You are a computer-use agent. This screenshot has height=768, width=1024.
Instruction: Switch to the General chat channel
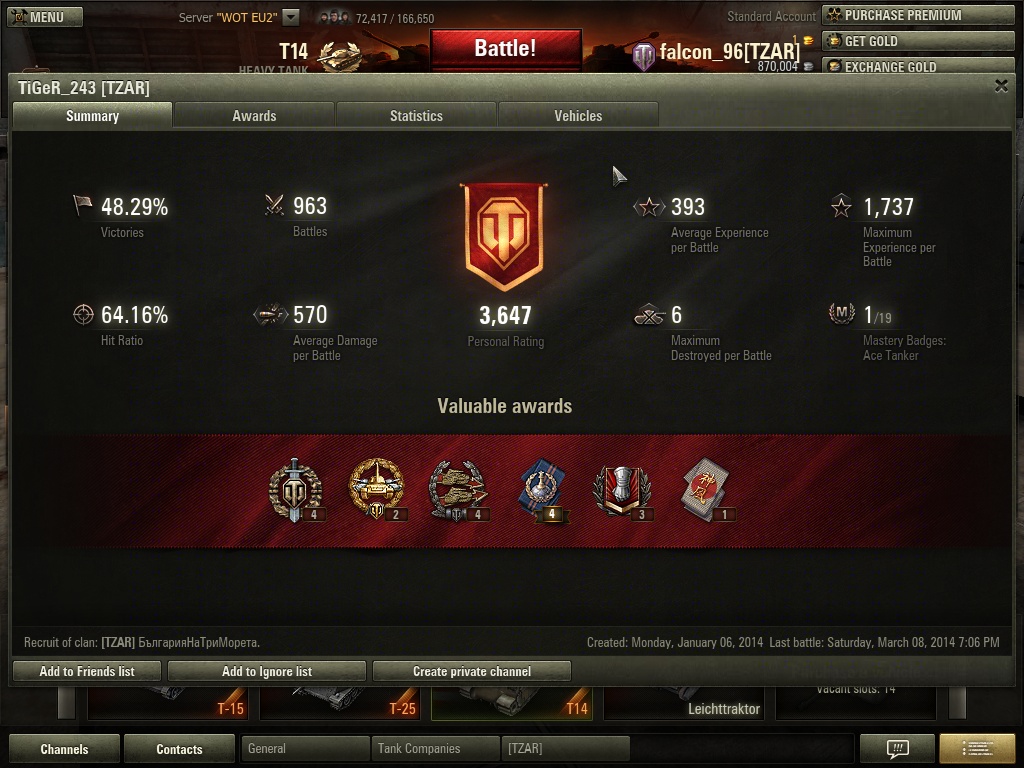305,748
